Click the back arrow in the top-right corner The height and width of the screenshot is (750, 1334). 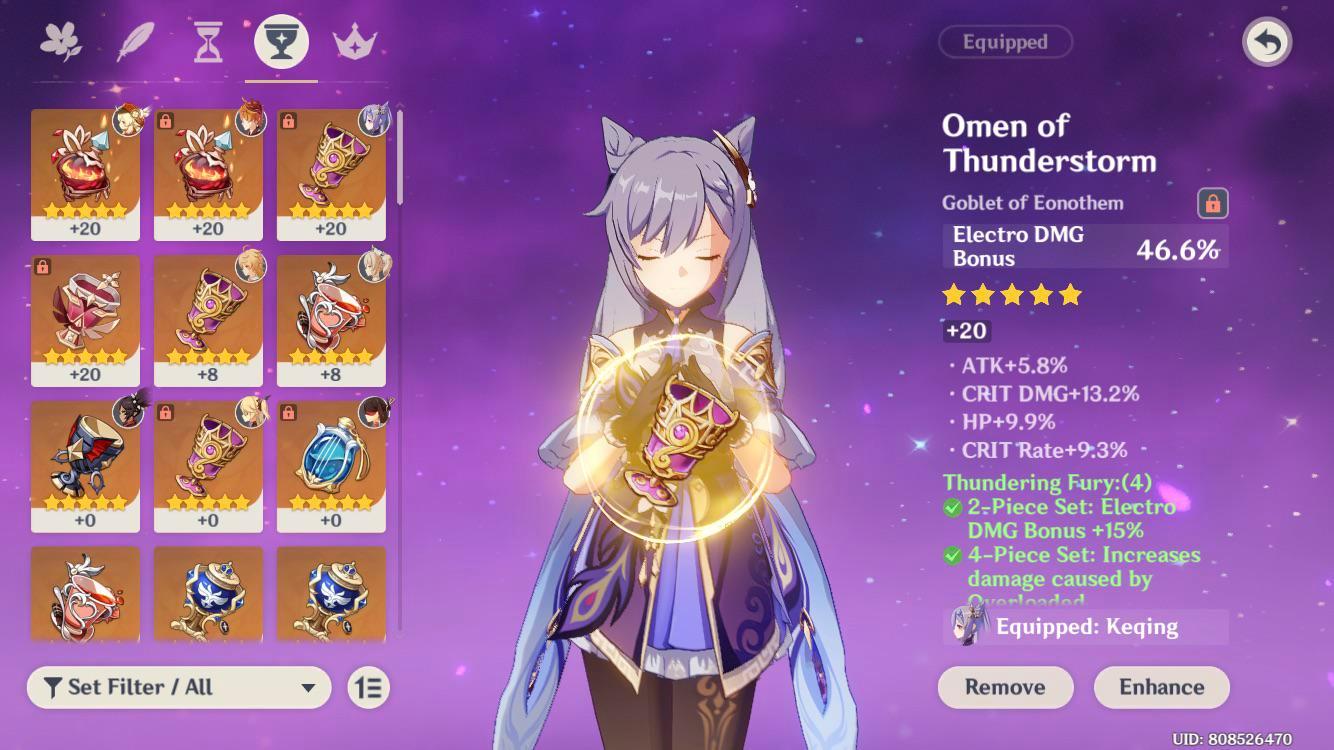[1268, 42]
